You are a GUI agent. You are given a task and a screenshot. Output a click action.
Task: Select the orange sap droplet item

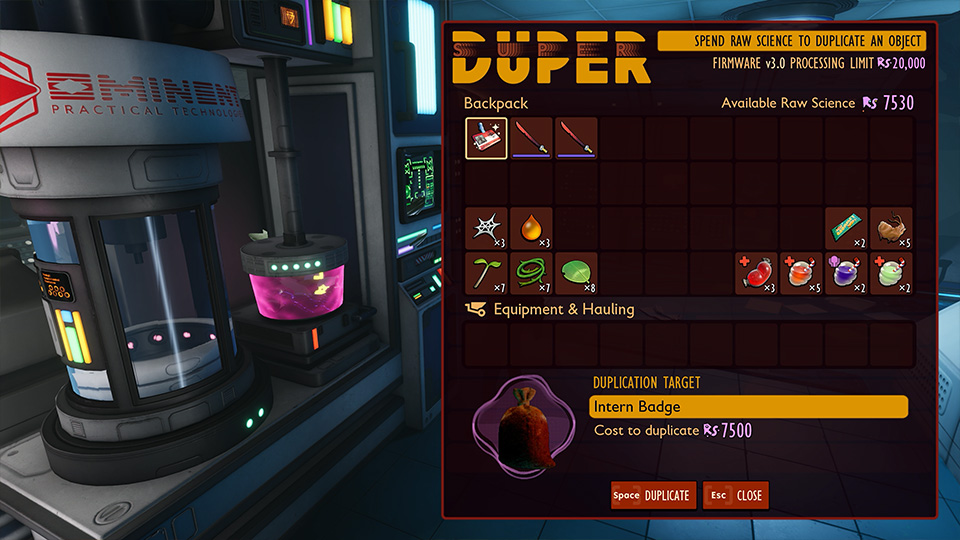pos(531,228)
